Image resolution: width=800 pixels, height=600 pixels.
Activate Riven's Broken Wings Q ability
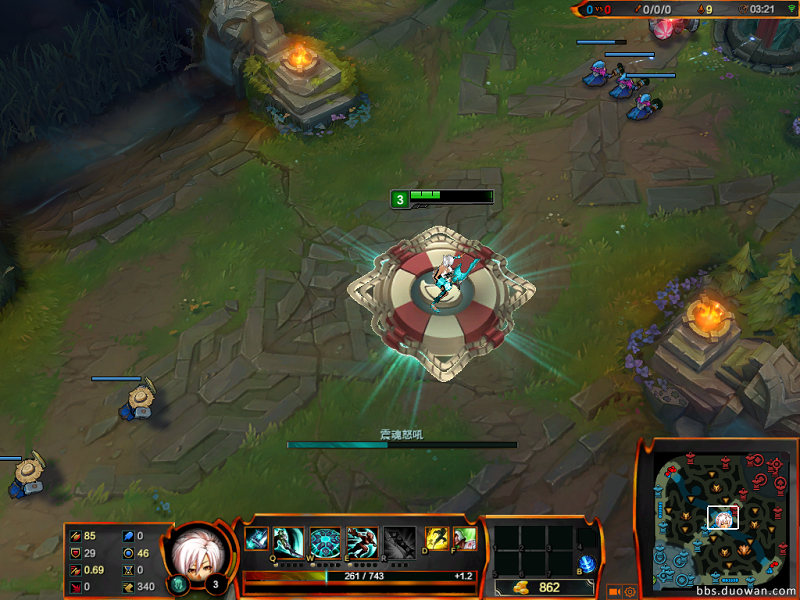pos(288,541)
